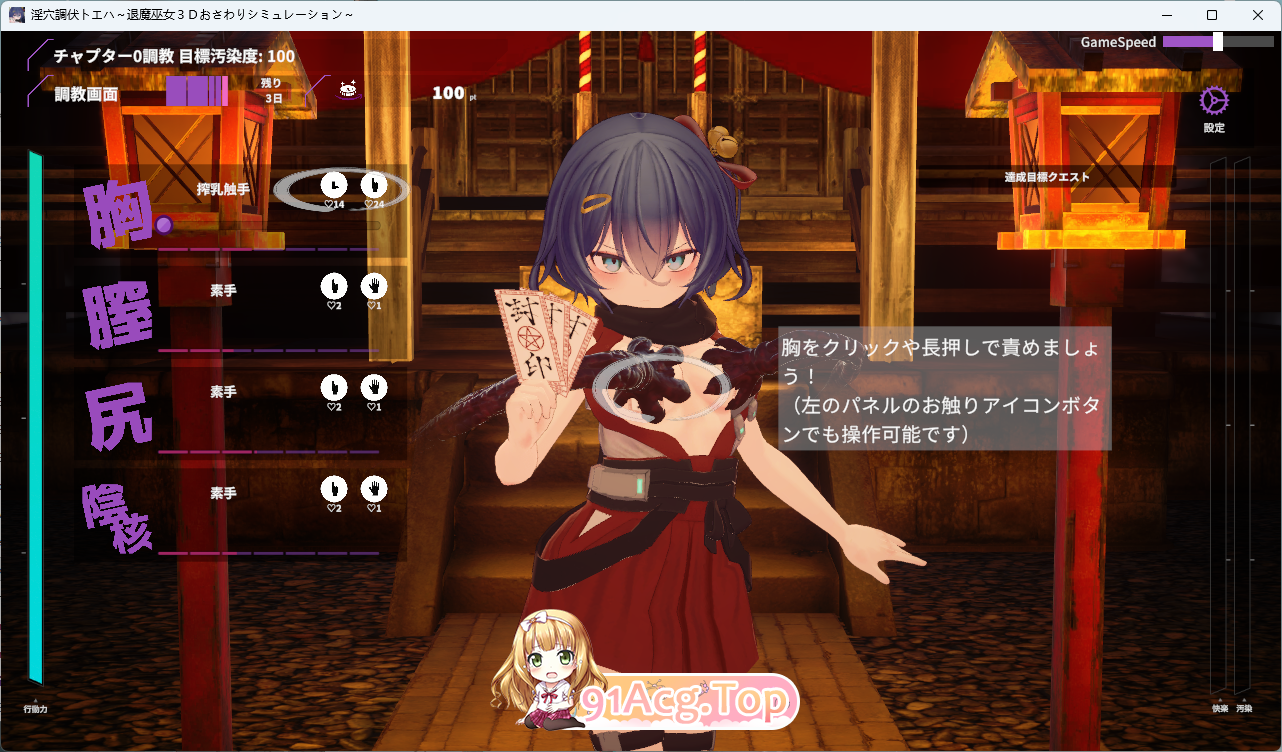Open the 設定 settings gear icon

tap(1213, 100)
